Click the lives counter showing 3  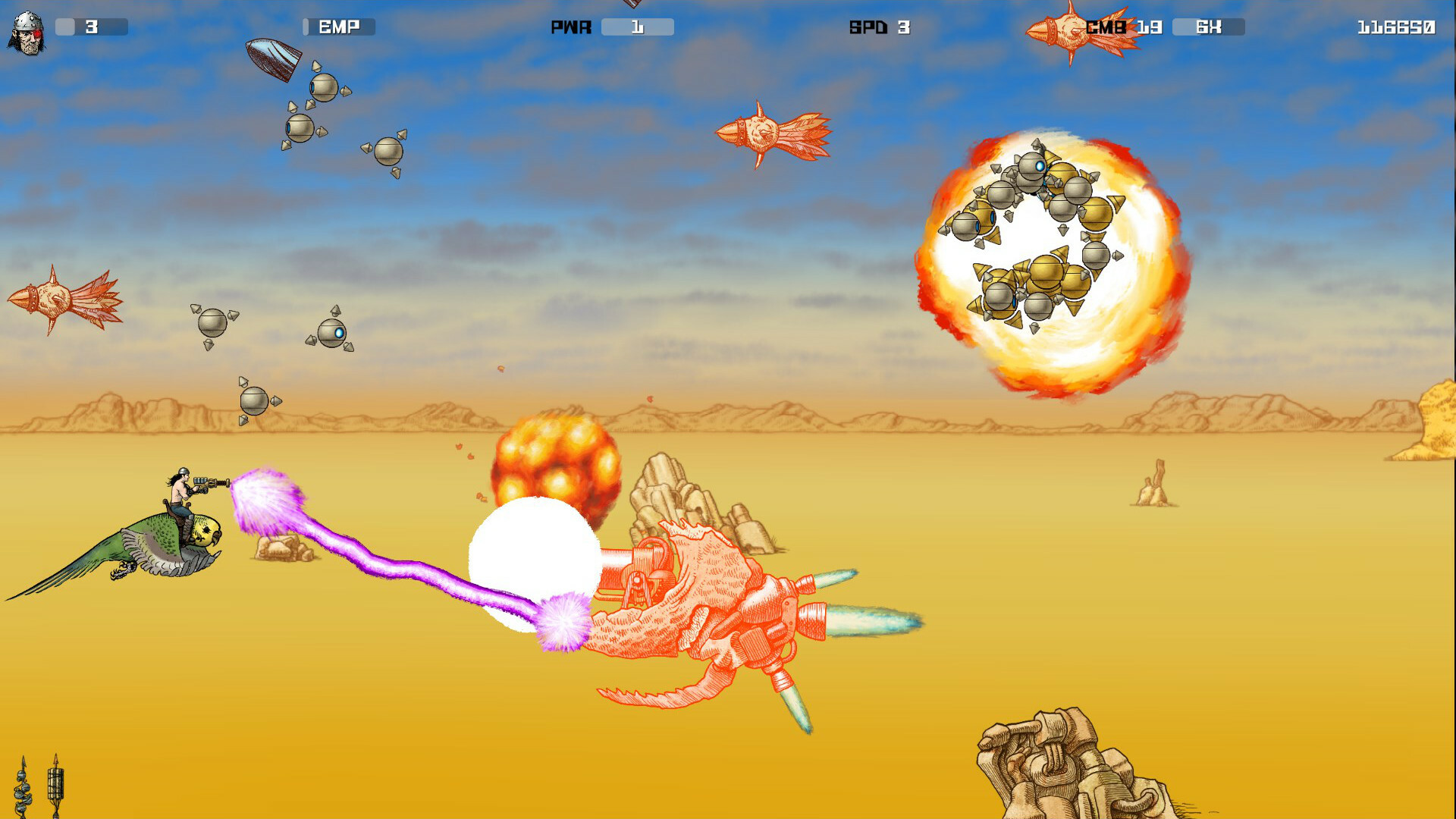pyautogui.click(x=91, y=27)
